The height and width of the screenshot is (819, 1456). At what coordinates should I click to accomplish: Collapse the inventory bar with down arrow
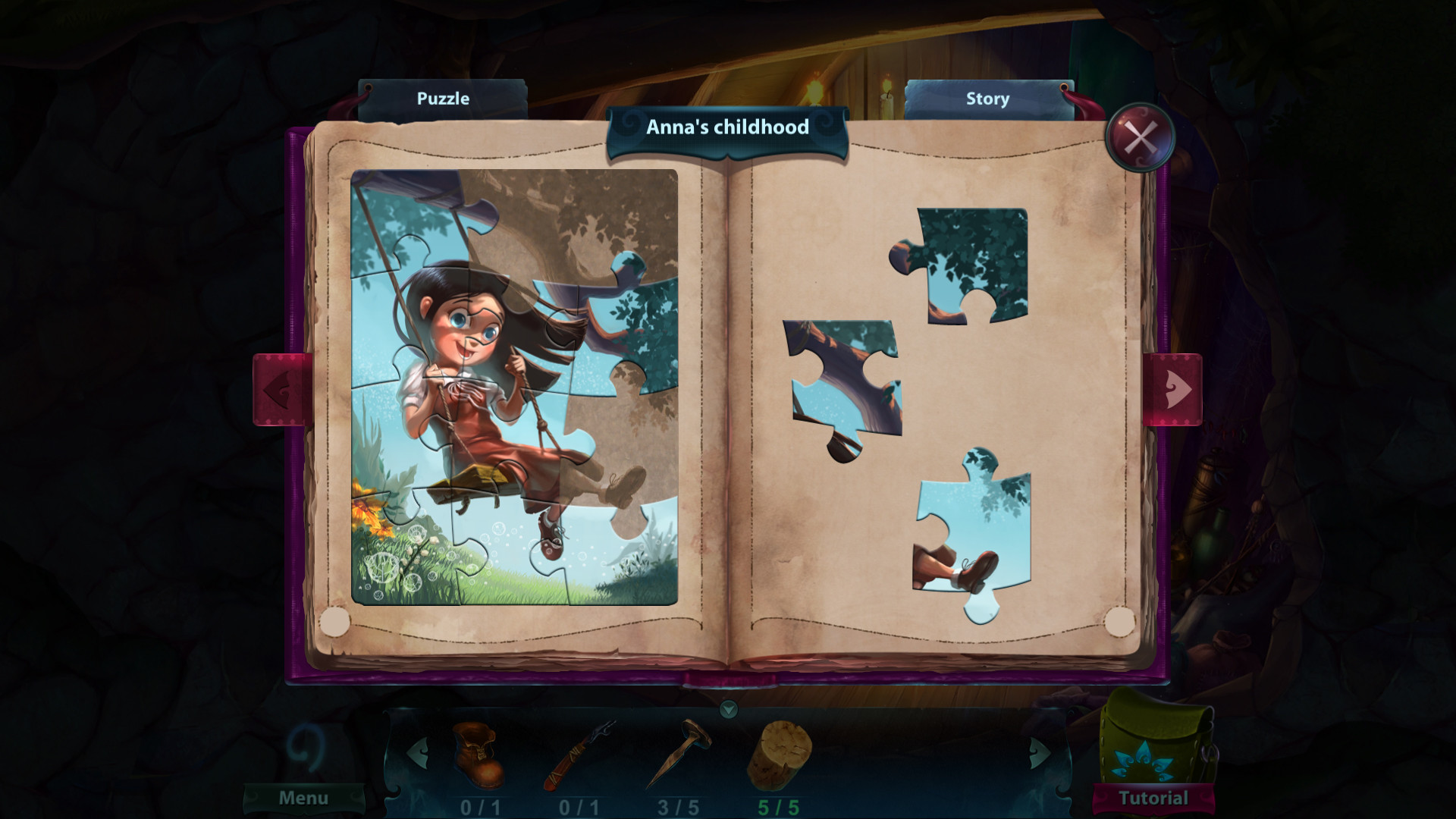click(x=728, y=709)
